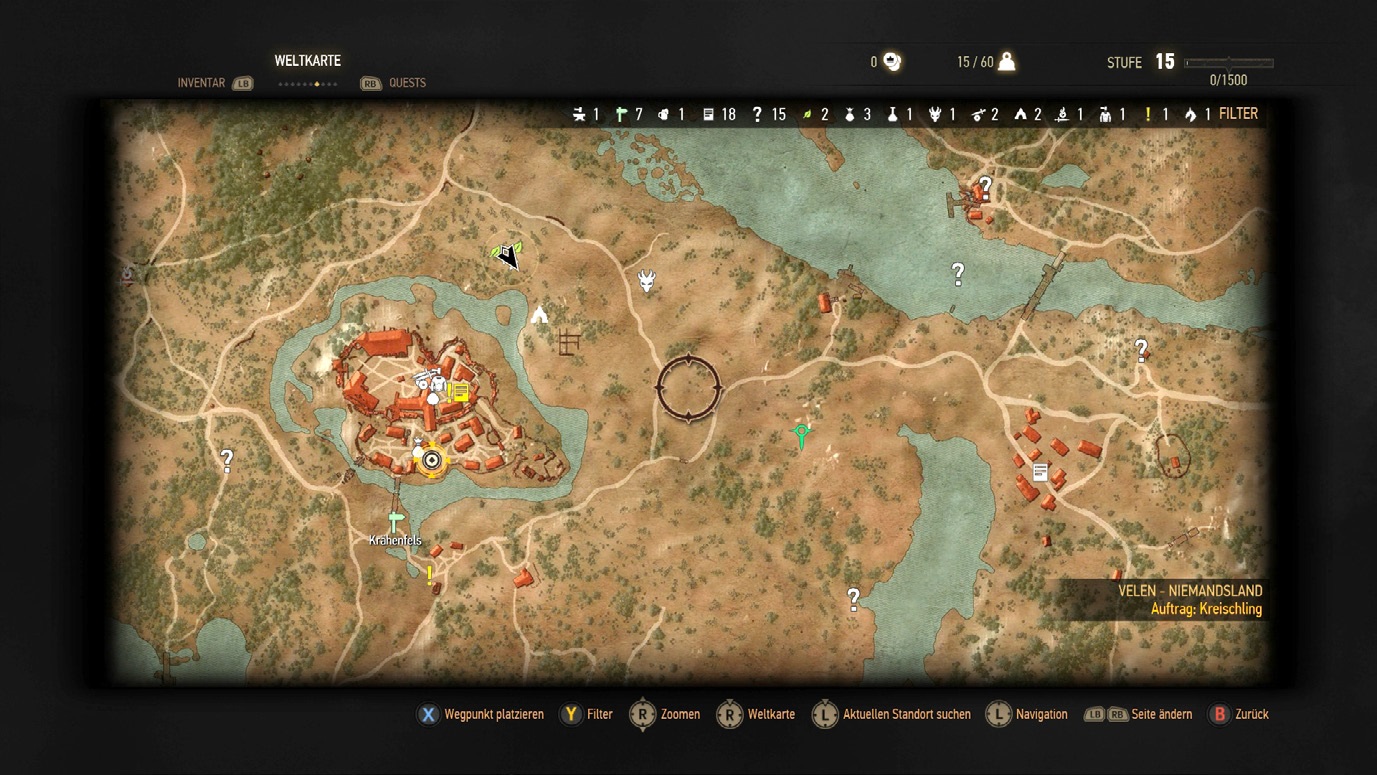This screenshot has width=1377, height=775.
Task: Switch to the Inventar tab
Action: pyautogui.click(x=201, y=83)
